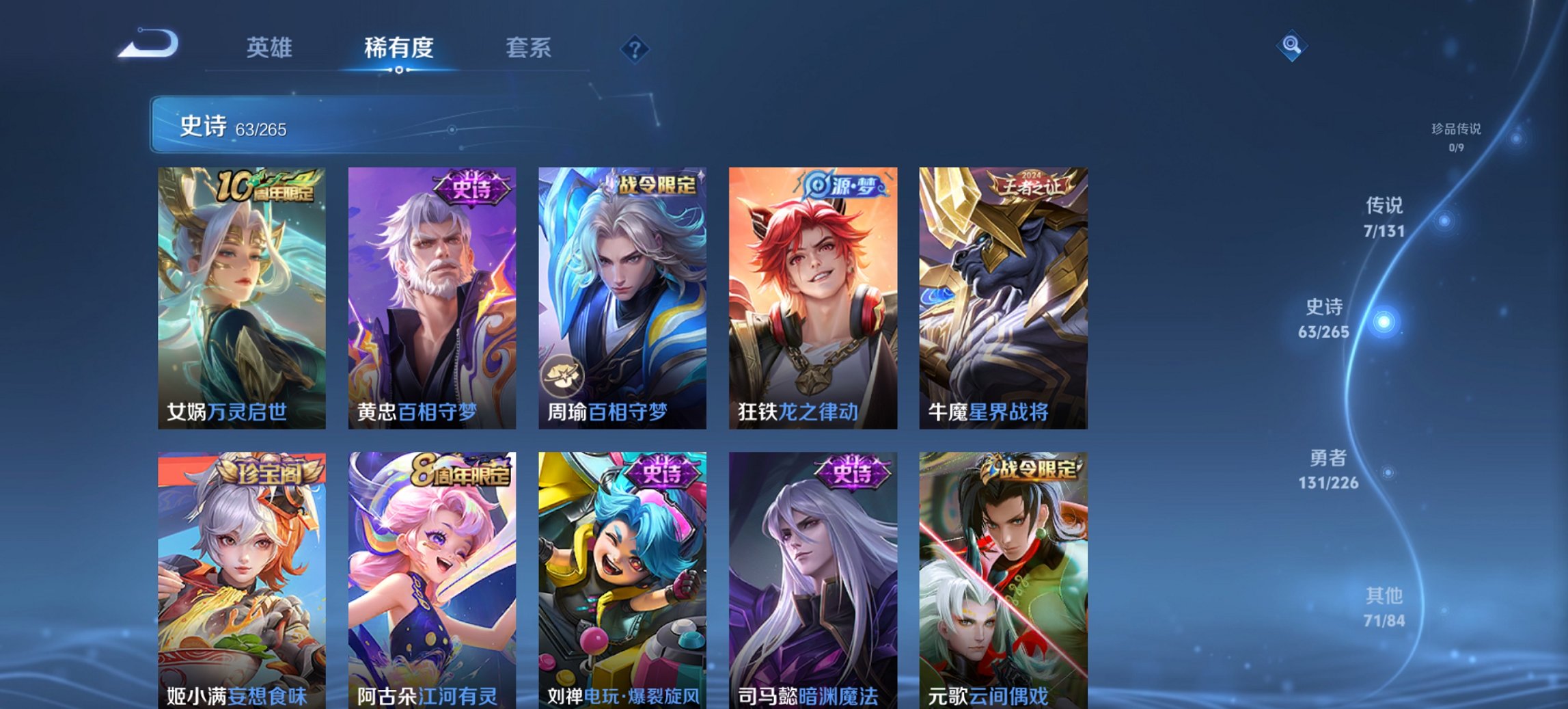Click the question mark help icon
Screen dimensions: 1568x709
633,48
